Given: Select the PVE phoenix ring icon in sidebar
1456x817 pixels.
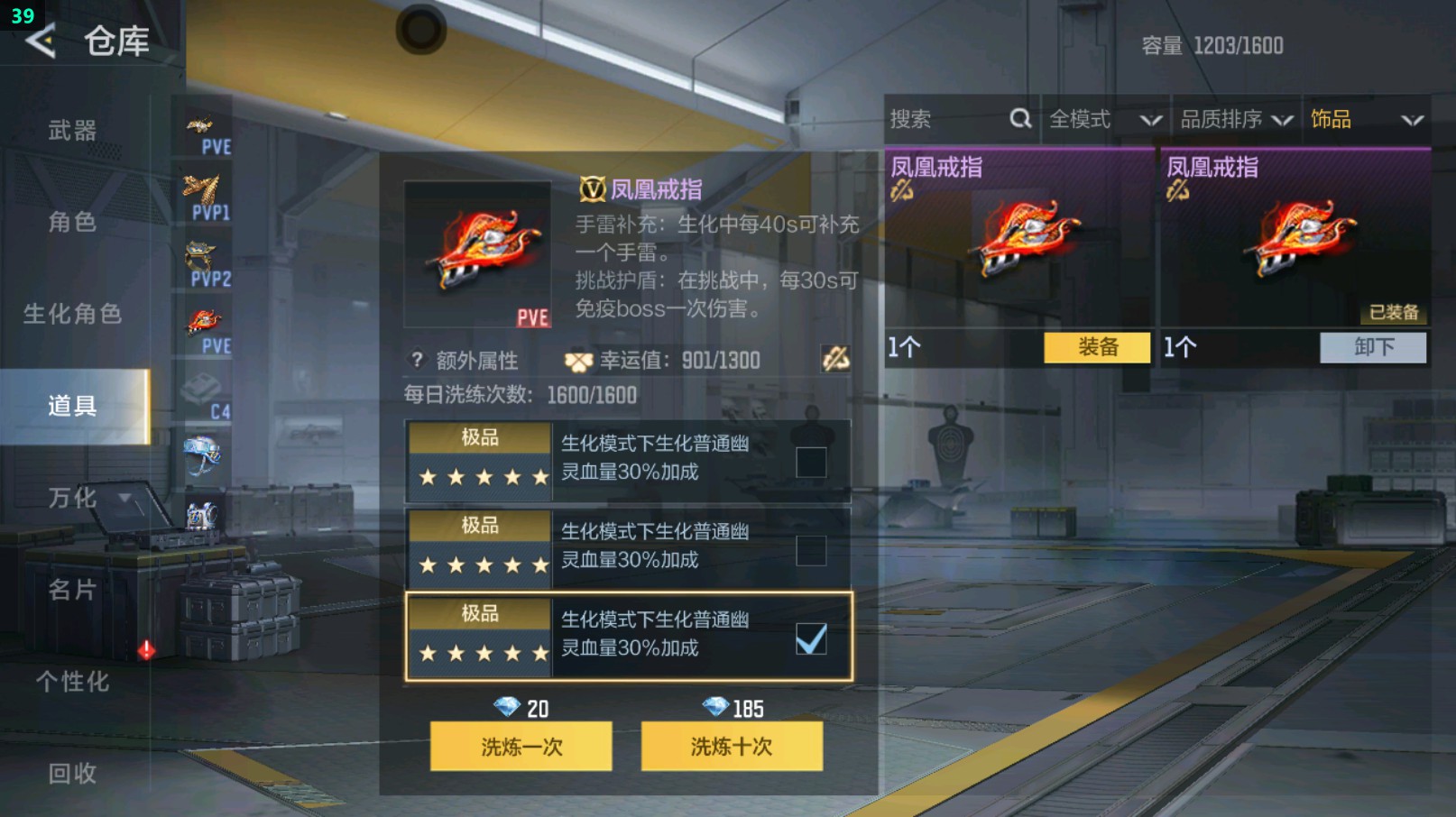Looking at the screenshot, I should pos(205,320).
